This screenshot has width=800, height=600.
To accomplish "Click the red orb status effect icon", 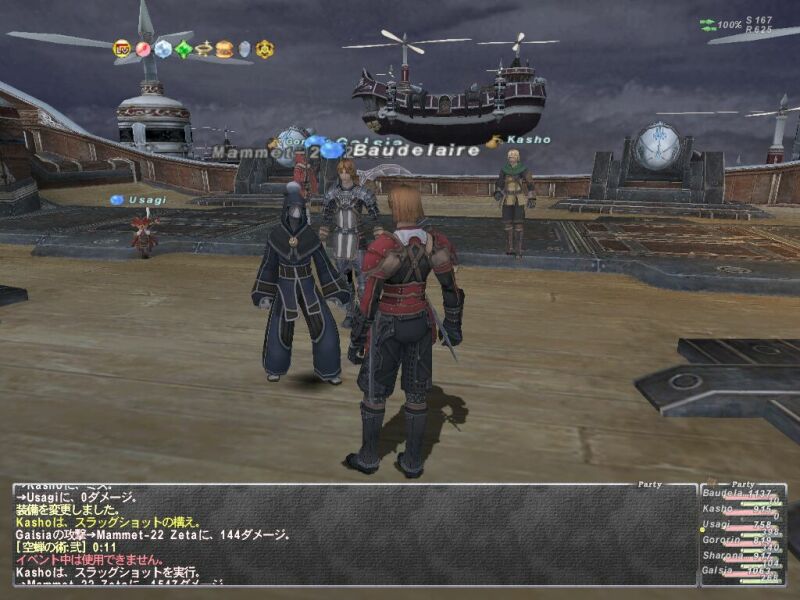I will click(x=143, y=48).
